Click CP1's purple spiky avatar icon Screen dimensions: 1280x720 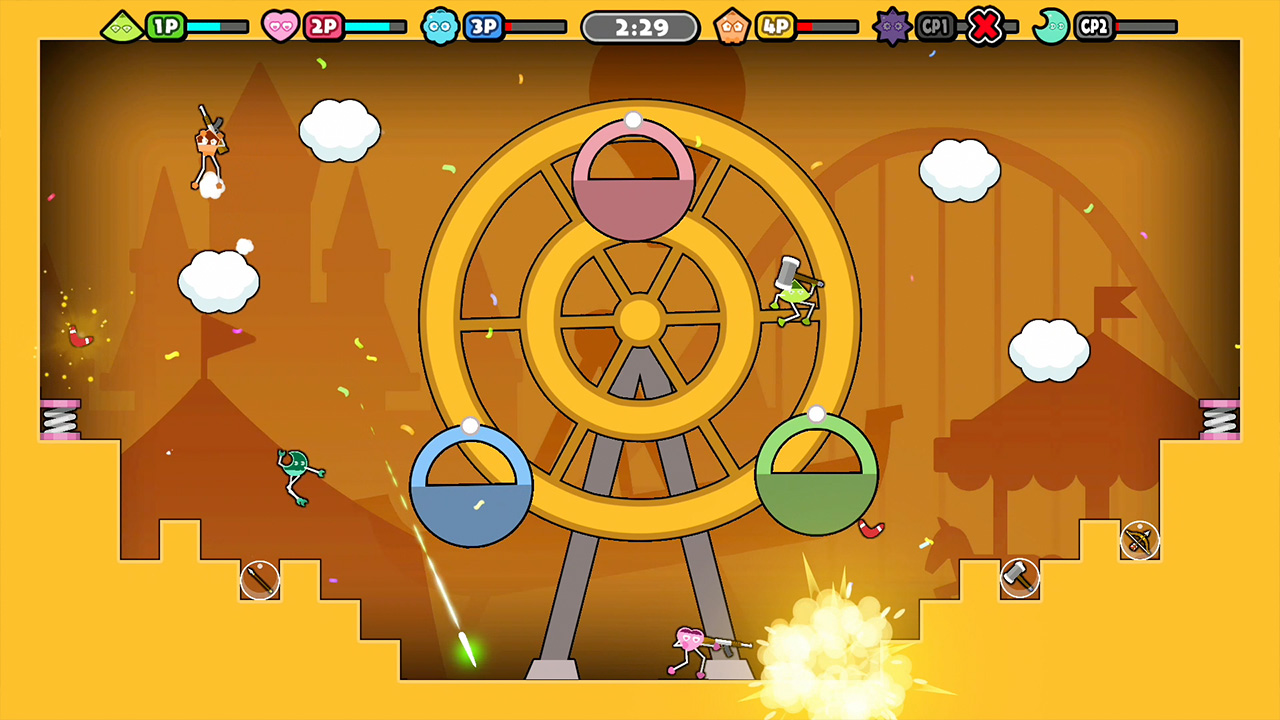891,25
